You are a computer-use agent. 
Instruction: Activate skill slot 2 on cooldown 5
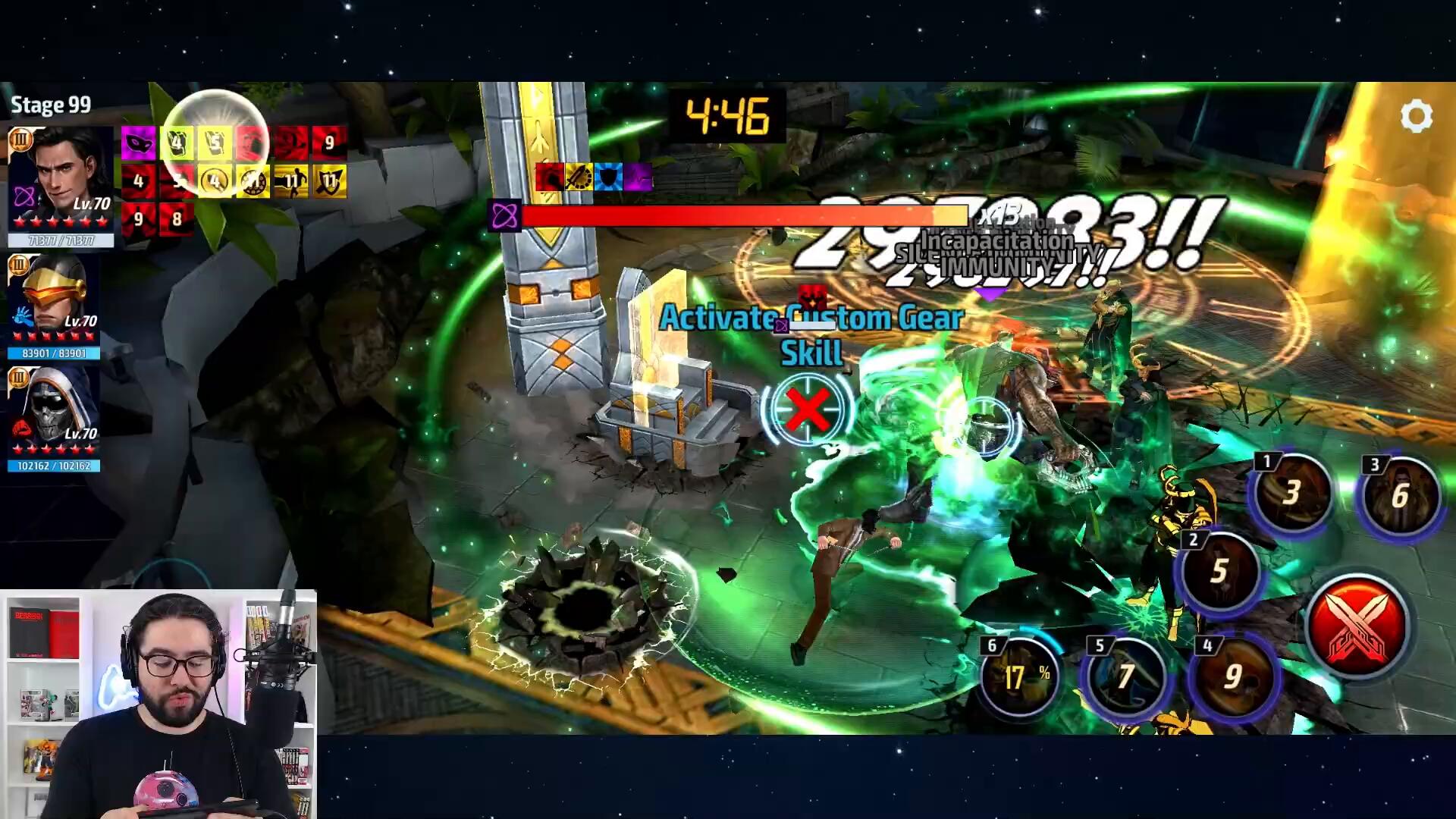[x=1219, y=570]
